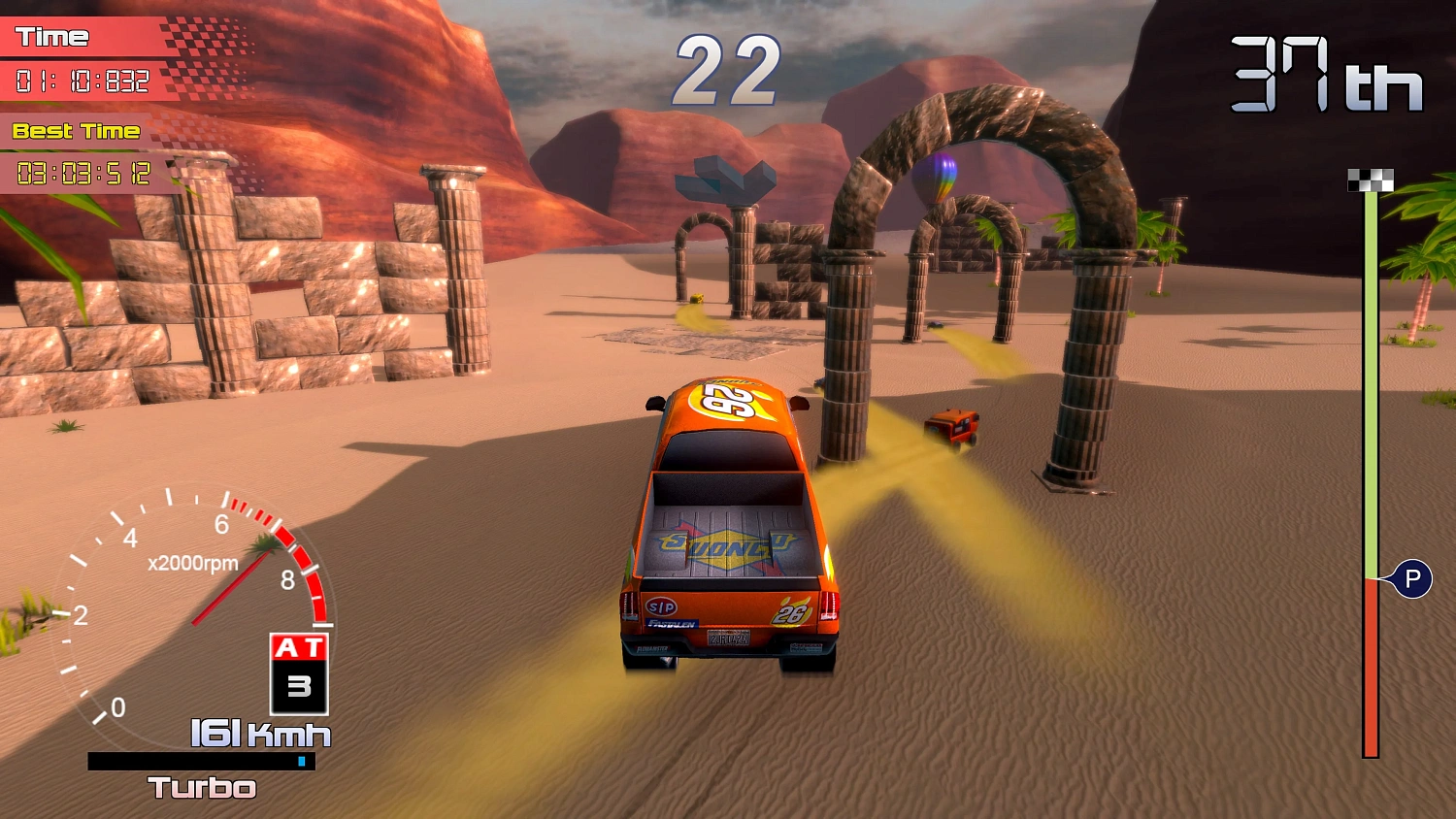The image size is (1456, 819).
Task: Click the Best Time header banner
Action: coord(73,130)
